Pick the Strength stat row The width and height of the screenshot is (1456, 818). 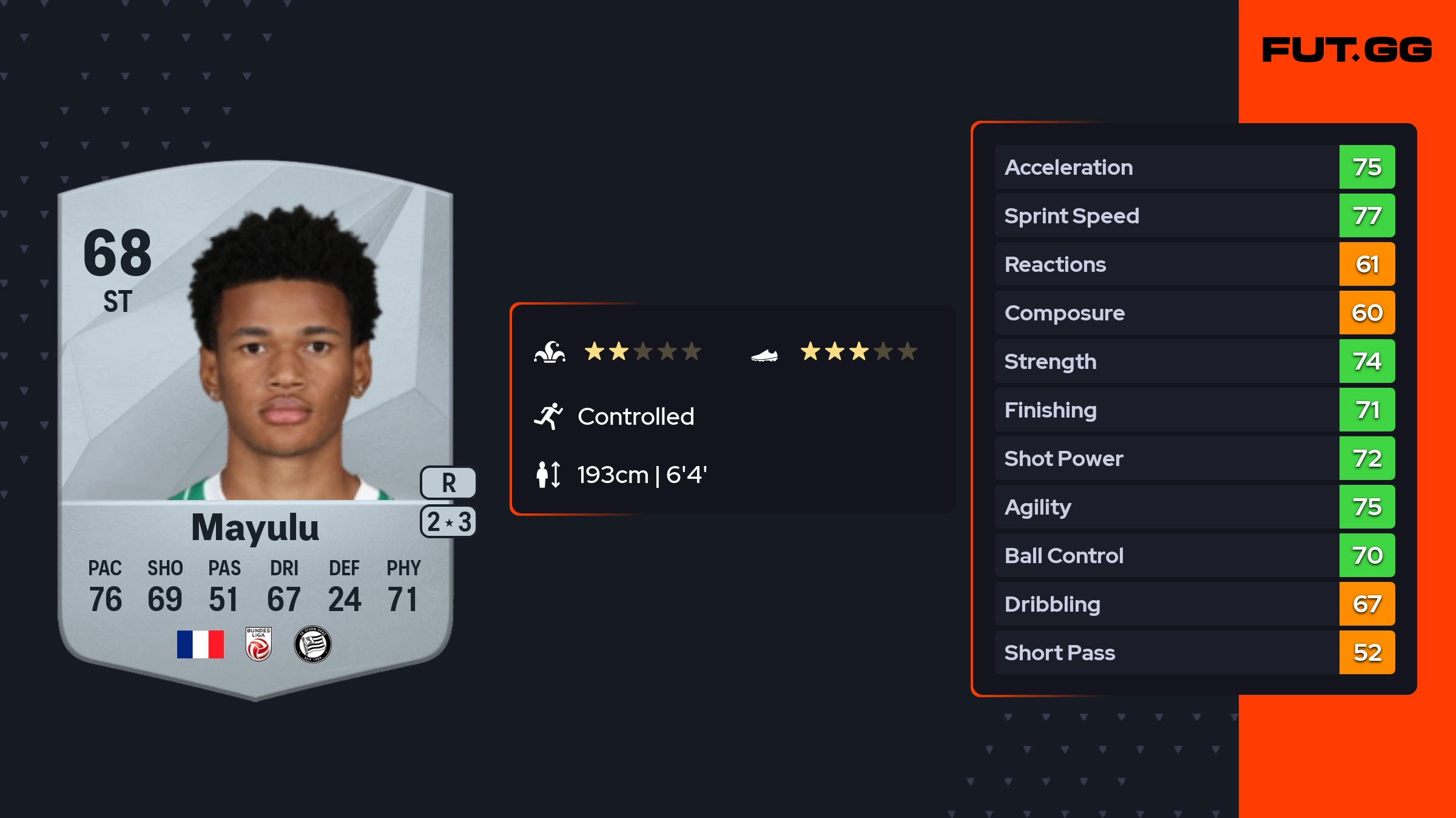click(x=1194, y=361)
